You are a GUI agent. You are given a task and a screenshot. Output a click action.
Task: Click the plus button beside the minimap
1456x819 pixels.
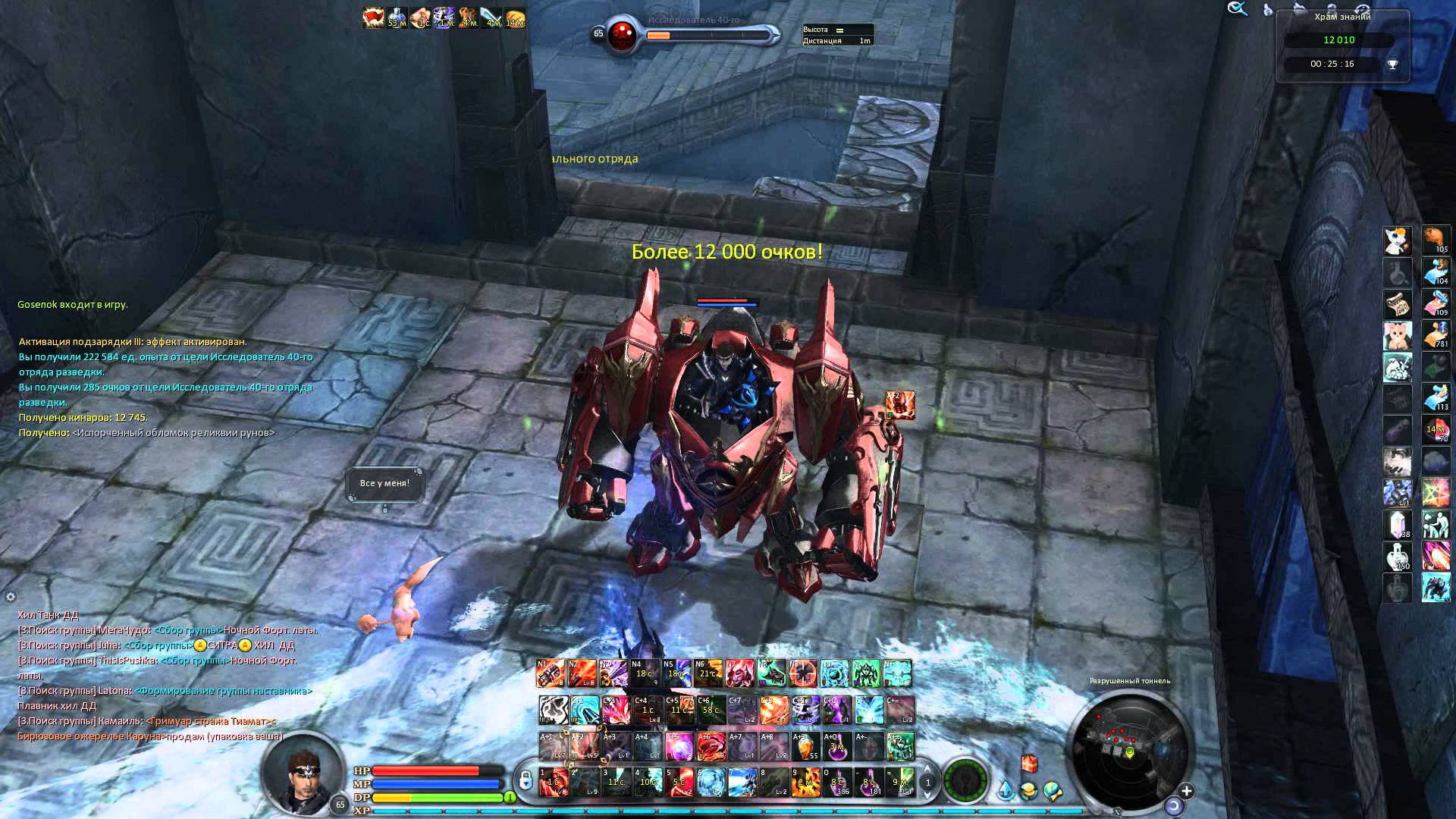coord(1186,792)
